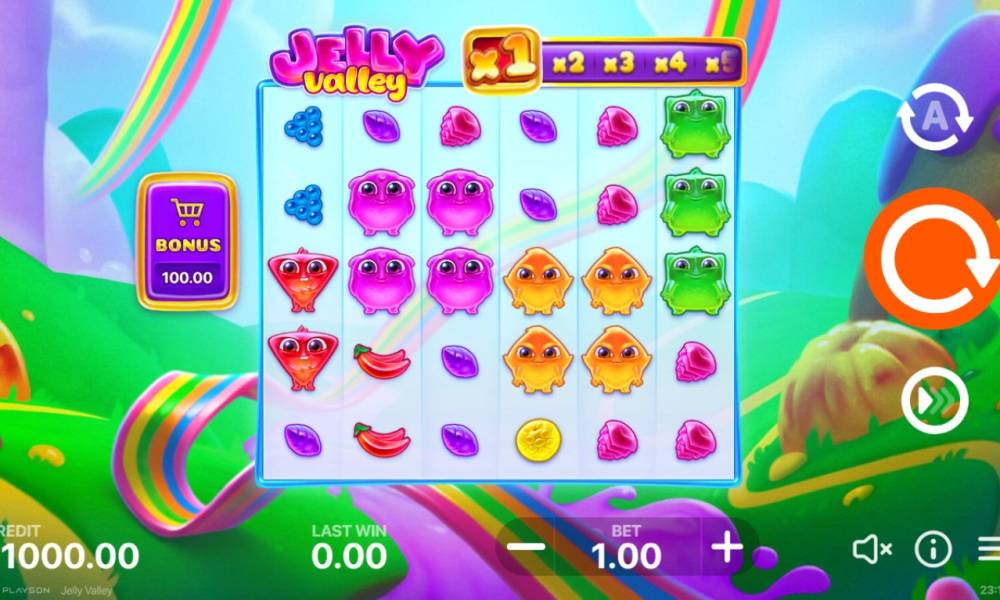Screen dimensions: 1000x600
Task: Open the Bonus buy shop
Action: pyautogui.click(x=187, y=241)
